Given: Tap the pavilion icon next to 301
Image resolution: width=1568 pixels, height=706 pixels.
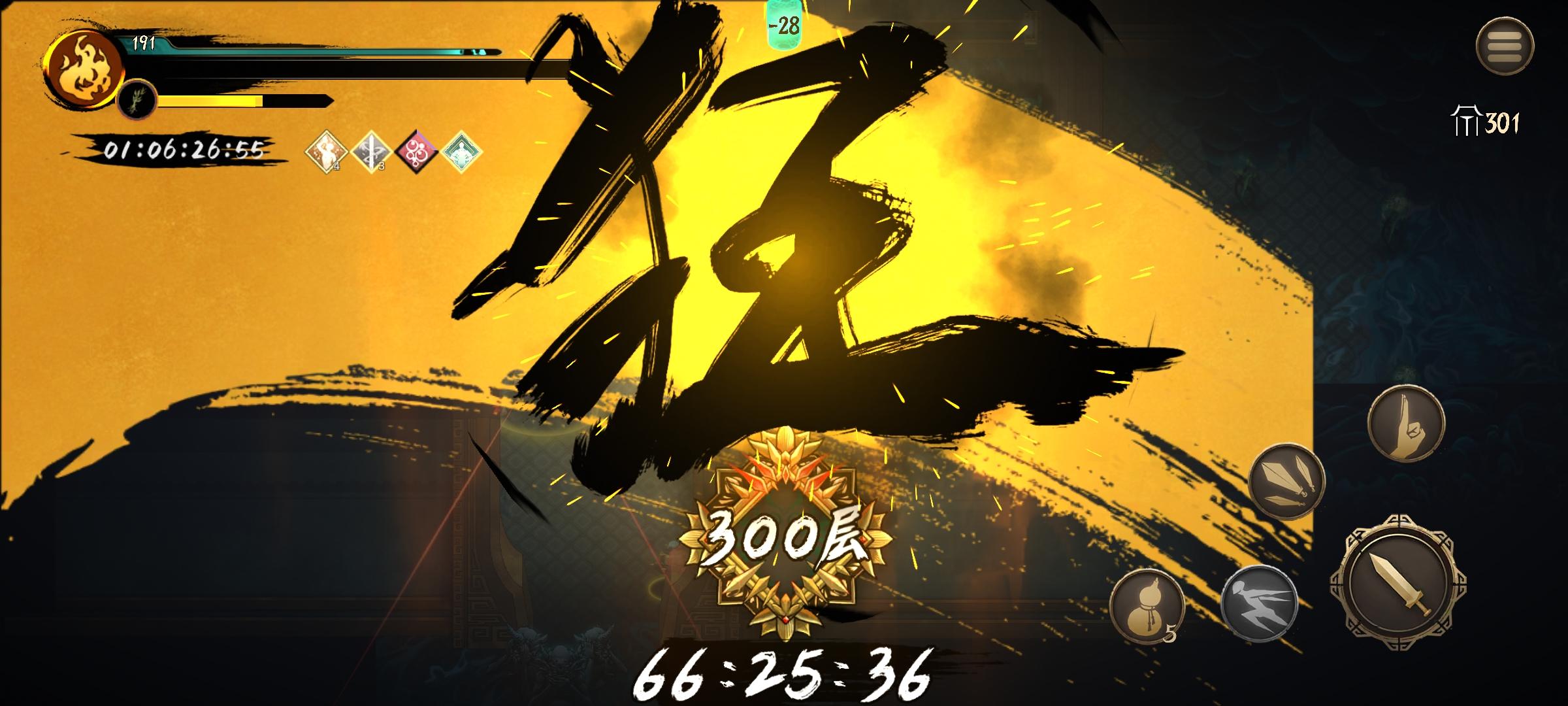Looking at the screenshot, I should coord(1468,120).
